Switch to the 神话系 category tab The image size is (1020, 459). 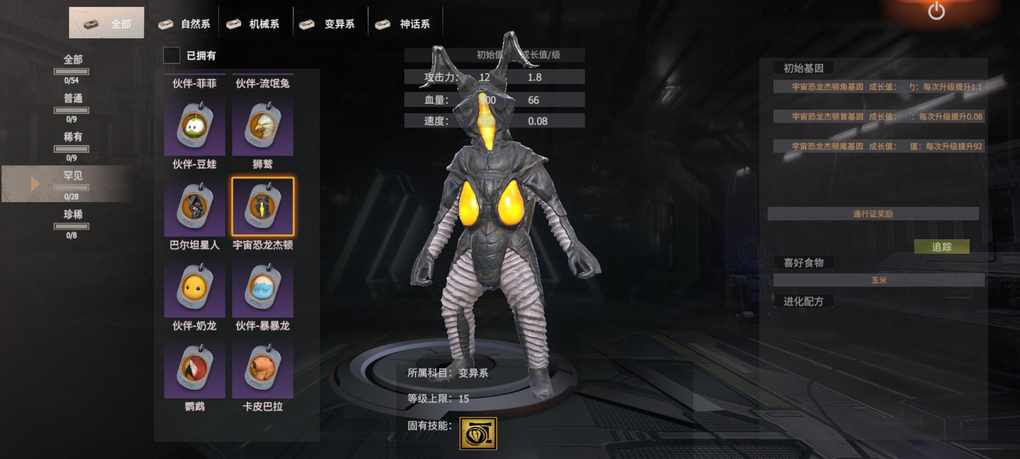tap(405, 23)
